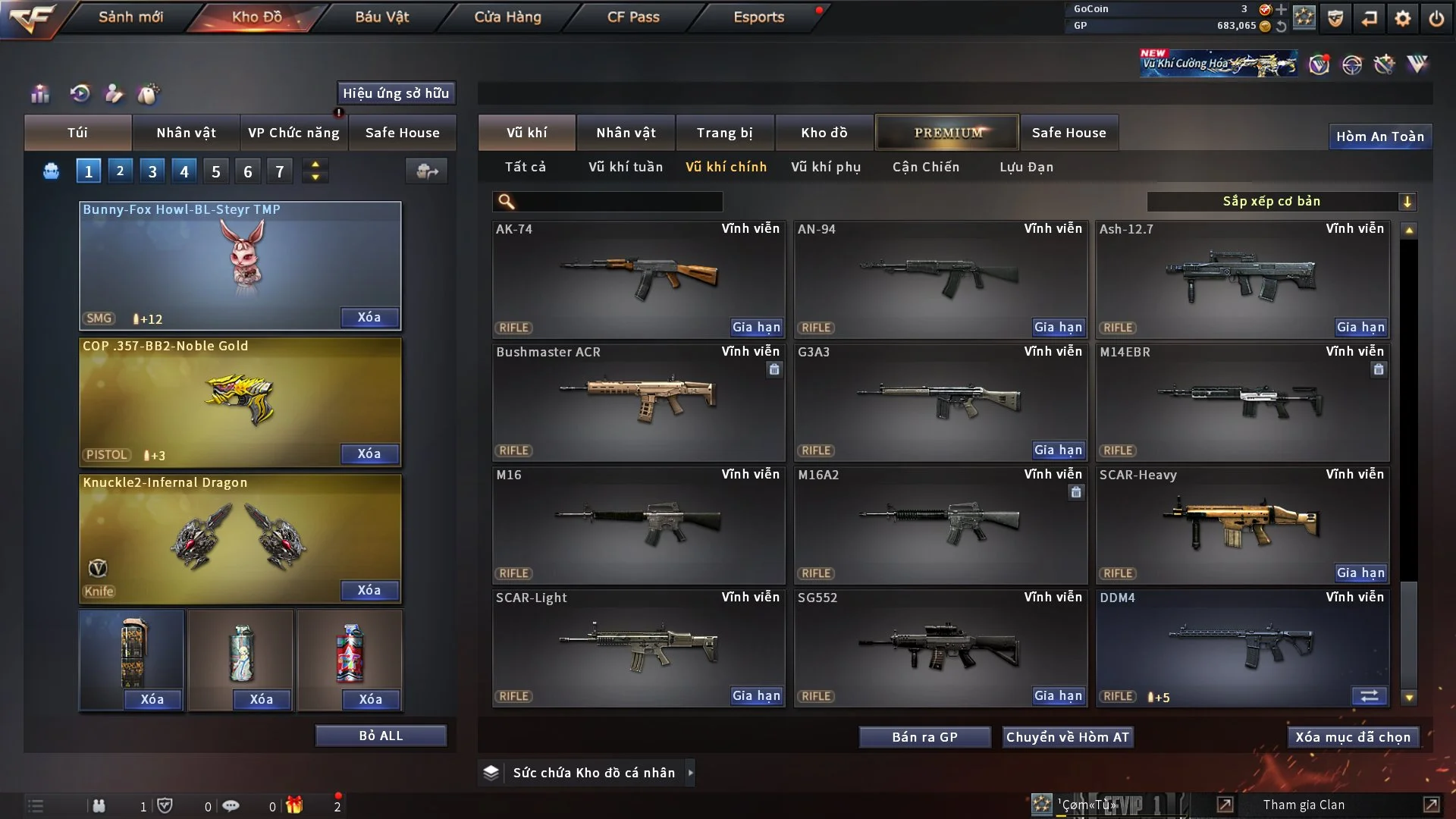This screenshot has width=1456, height=819.
Task: Select bag slot number 3
Action: coord(152,171)
